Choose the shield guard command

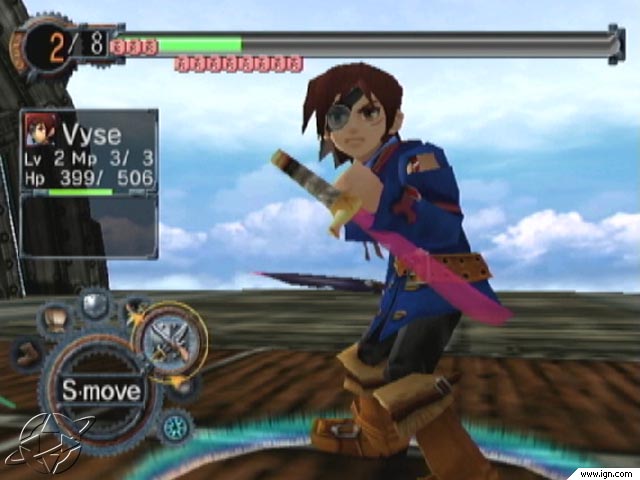tap(95, 305)
